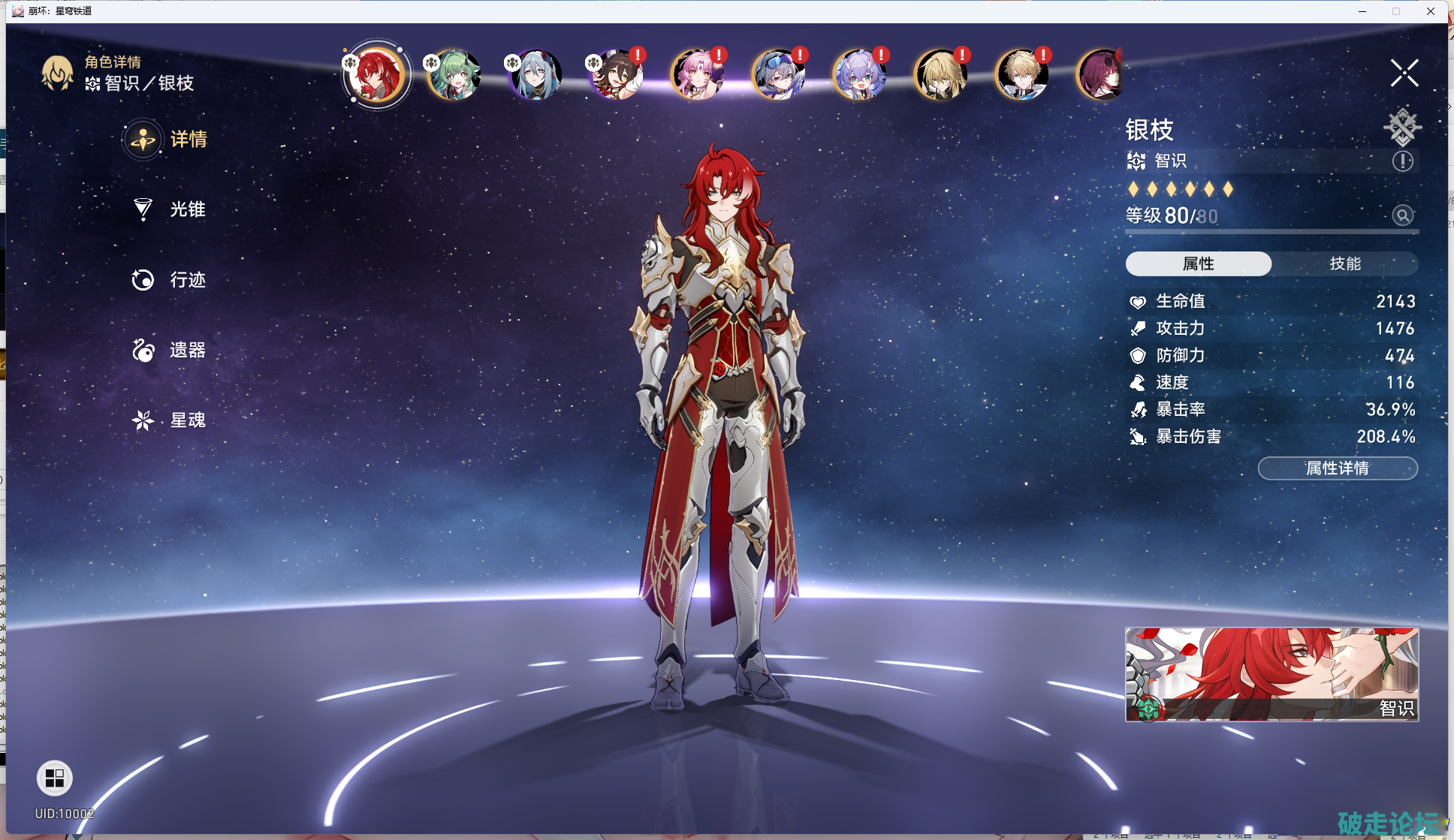1454x840 pixels.
Task: View the equipped 智识 light cone artwork
Action: [1271, 674]
